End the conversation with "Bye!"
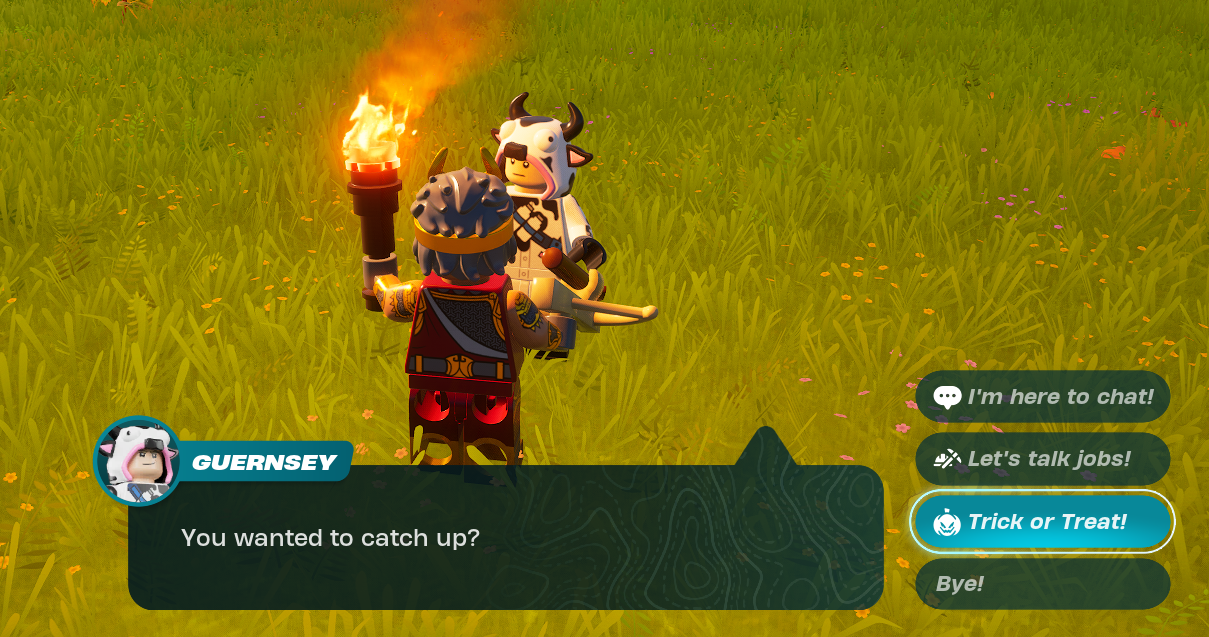Image resolution: width=1209 pixels, height=637 pixels. click(x=1043, y=584)
